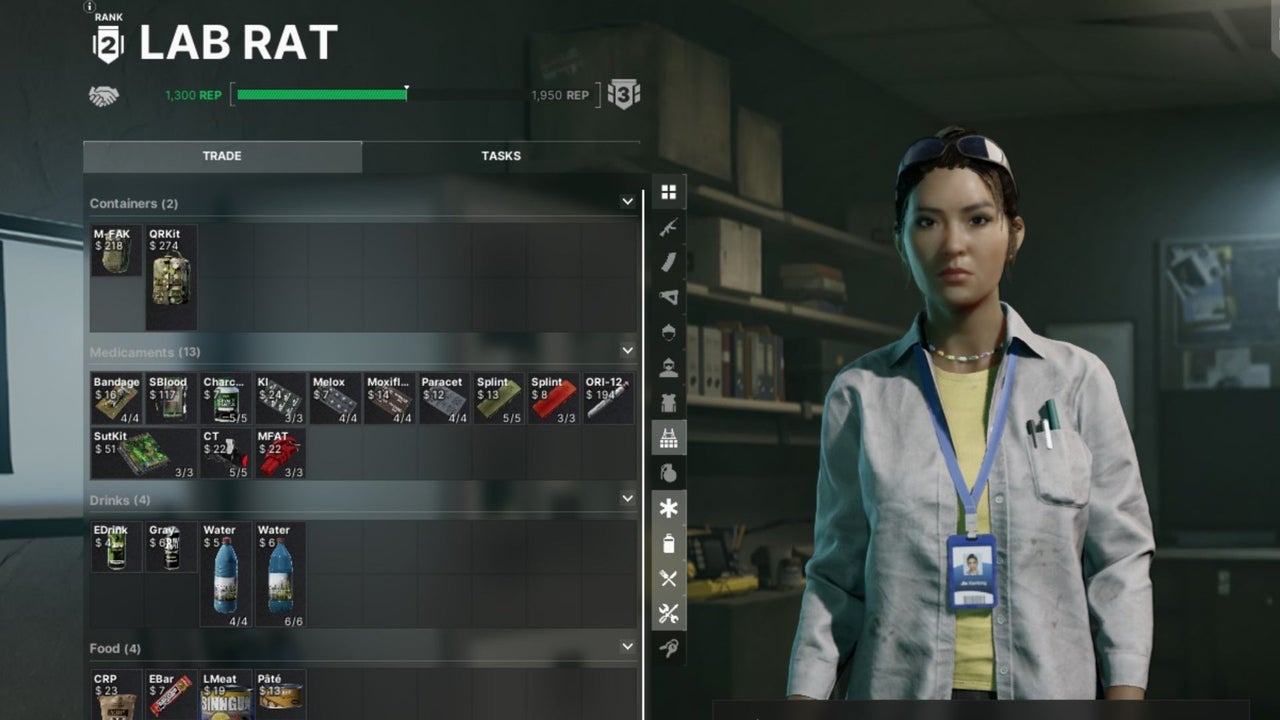Switch to the Tasks tab
Image resolution: width=1280 pixels, height=720 pixels.
tap(500, 156)
